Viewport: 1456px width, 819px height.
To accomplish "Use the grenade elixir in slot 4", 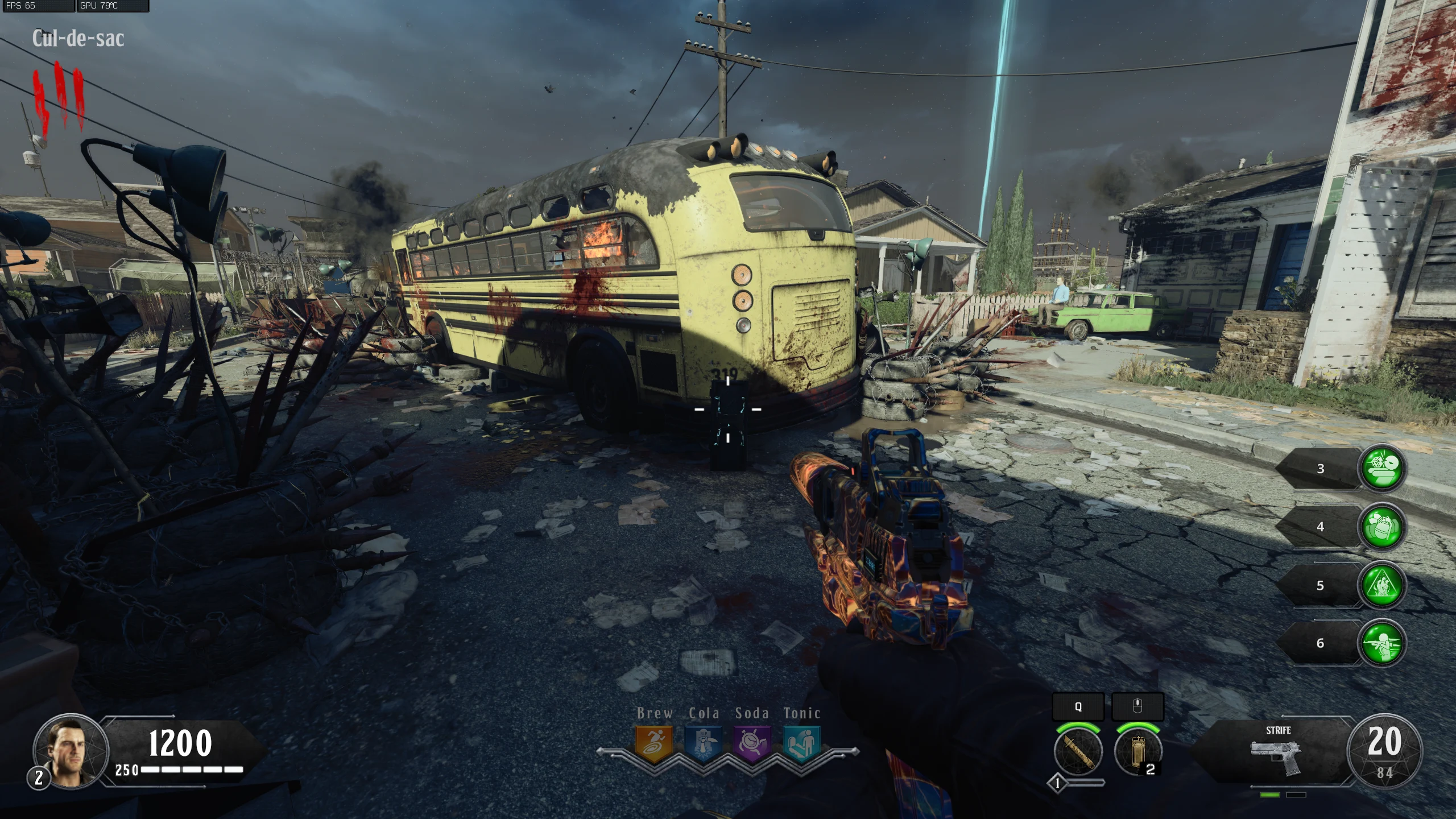I will point(1382,527).
